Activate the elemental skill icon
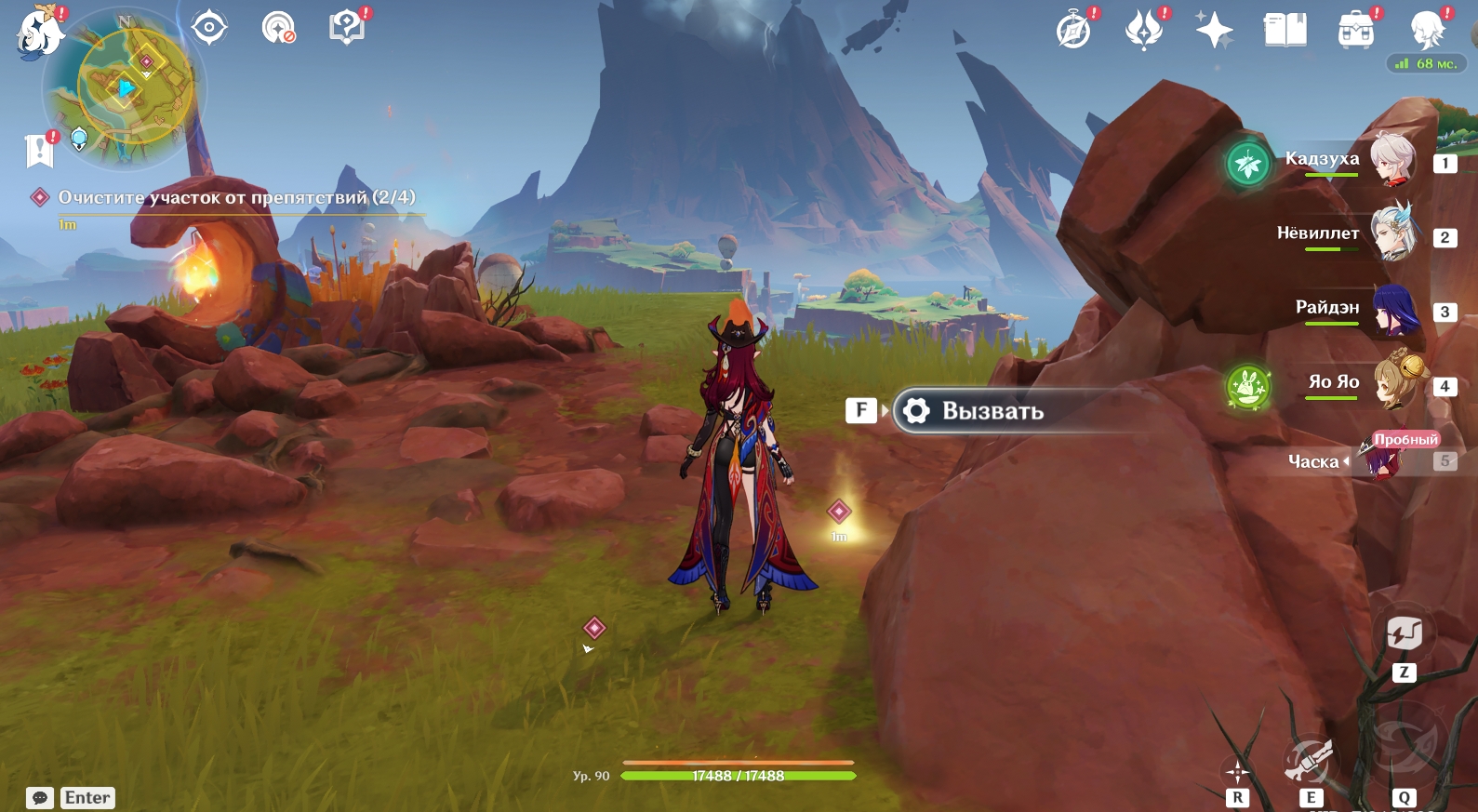The image size is (1478, 812). pyautogui.click(x=1310, y=763)
